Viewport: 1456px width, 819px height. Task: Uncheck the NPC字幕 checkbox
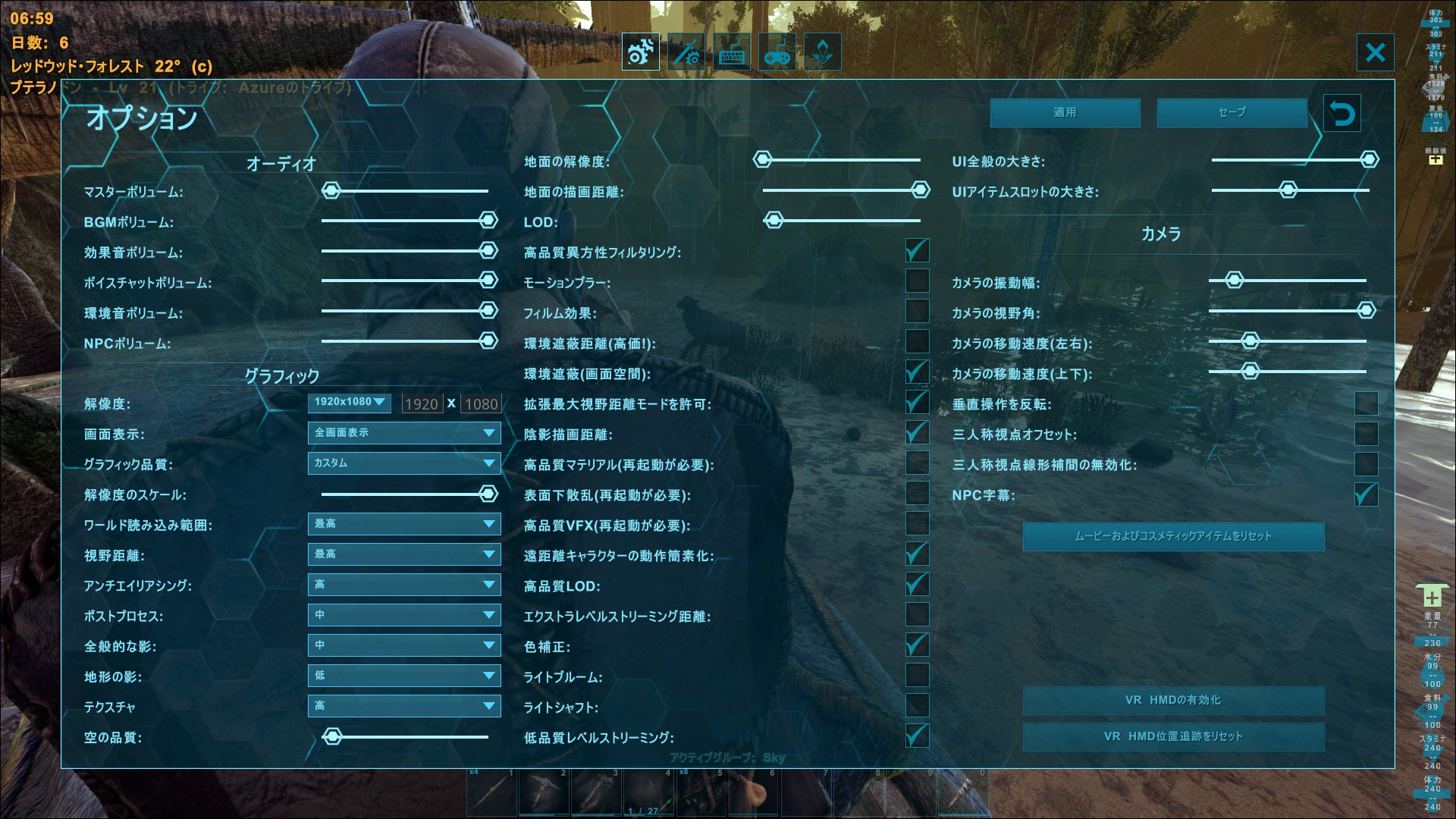[x=1365, y=494]
